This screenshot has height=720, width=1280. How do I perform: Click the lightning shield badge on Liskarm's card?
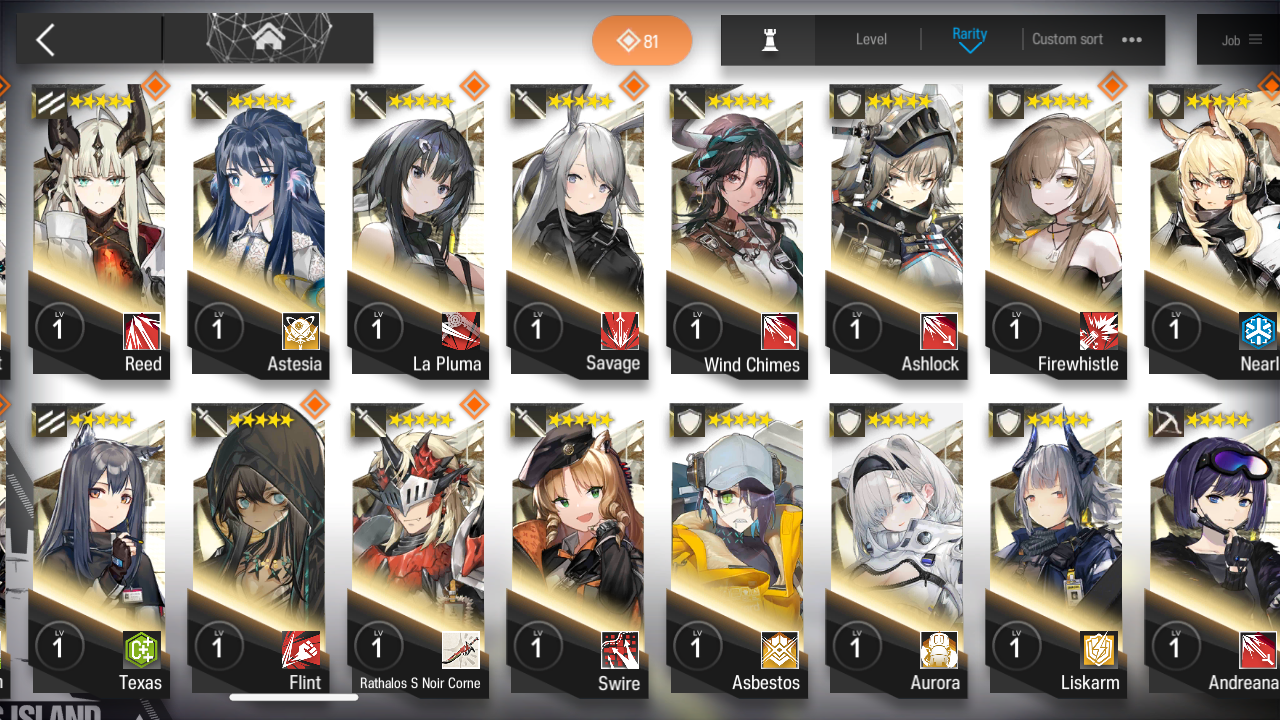click(x=1096, y=649)
